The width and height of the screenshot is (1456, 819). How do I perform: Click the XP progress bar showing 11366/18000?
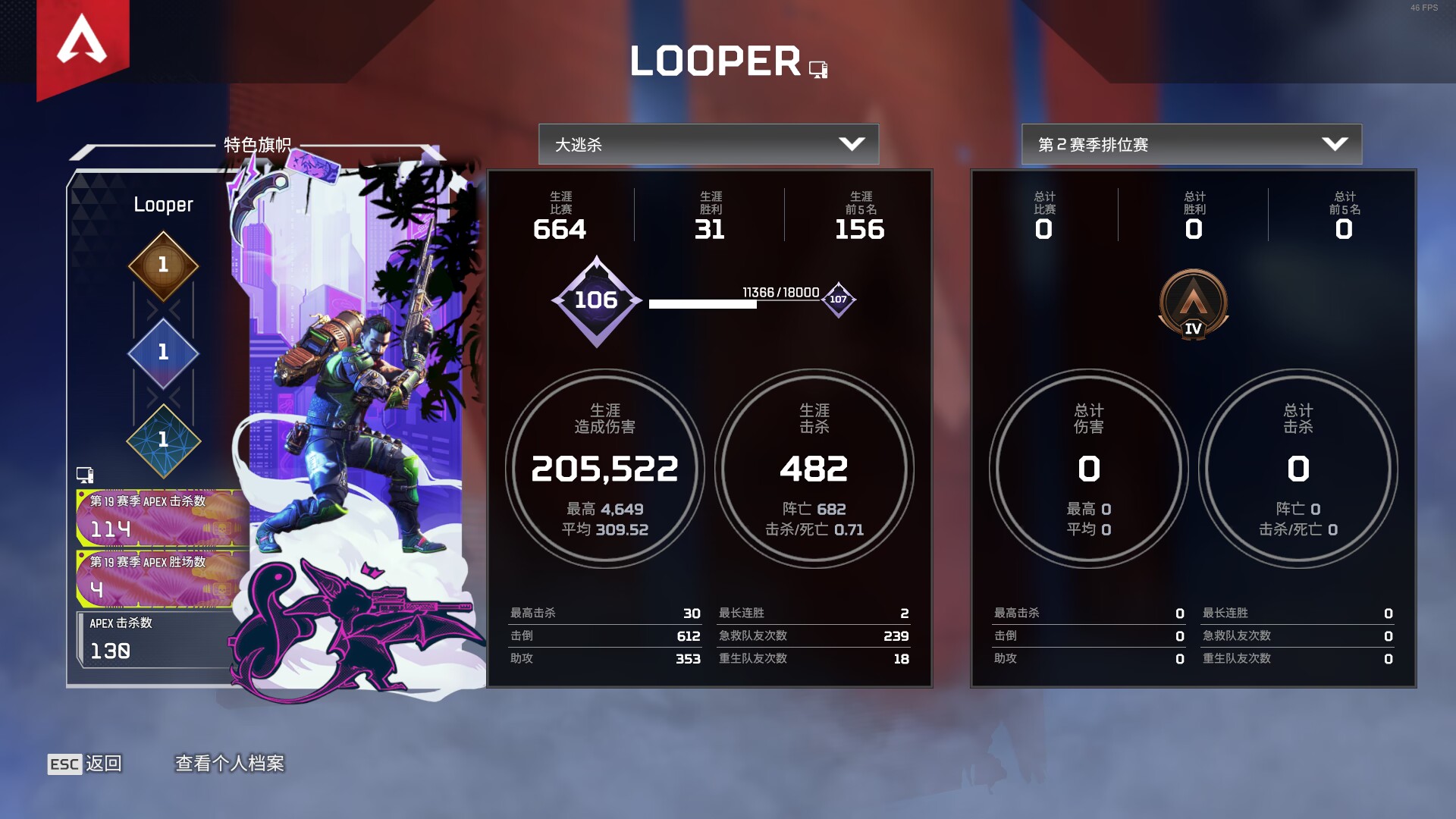tap(703, 303)
